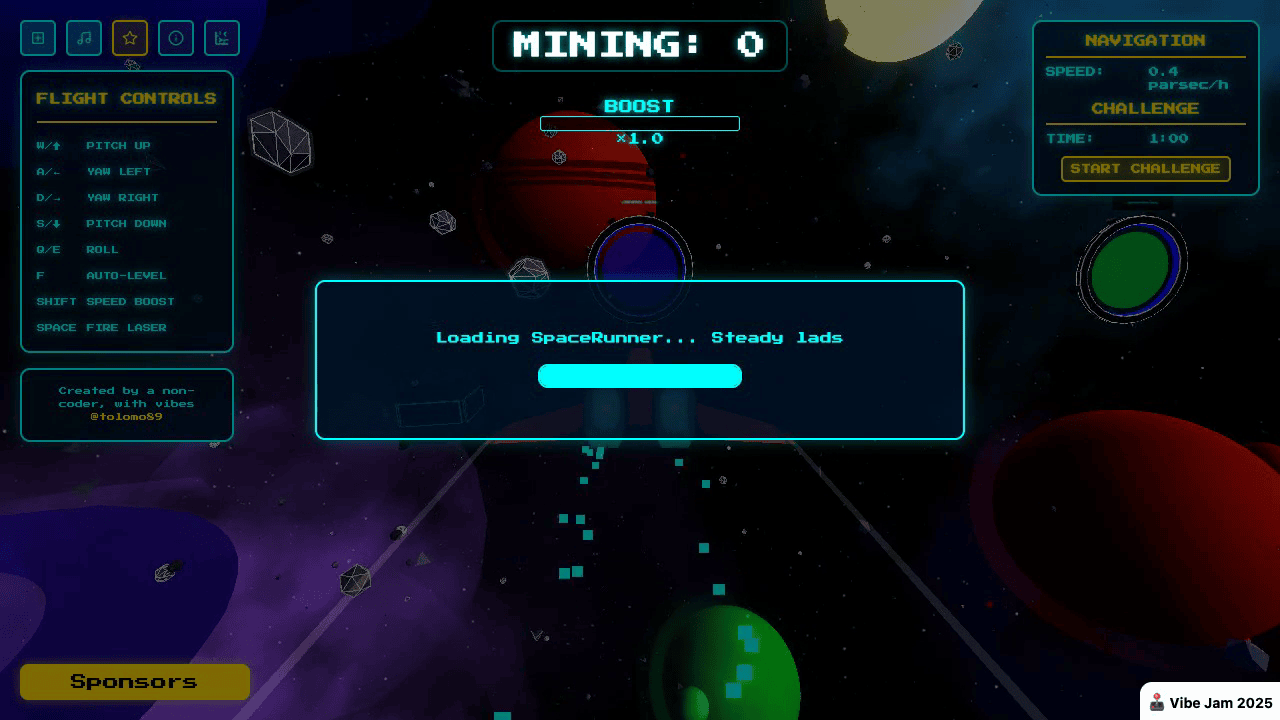Select the MINING: 0 counter display

pos(640,45)
